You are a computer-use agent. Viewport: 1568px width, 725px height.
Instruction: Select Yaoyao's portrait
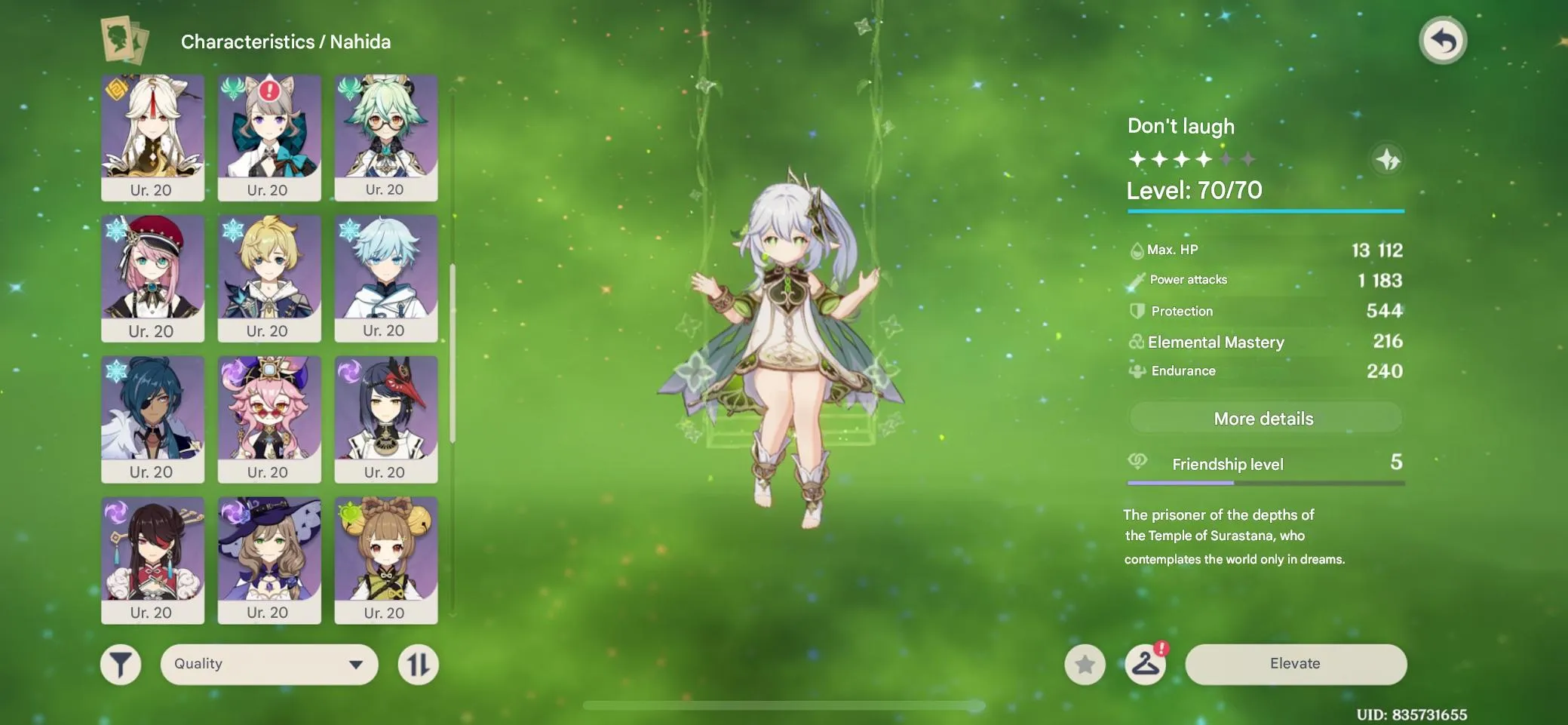[x=386, y=560]
